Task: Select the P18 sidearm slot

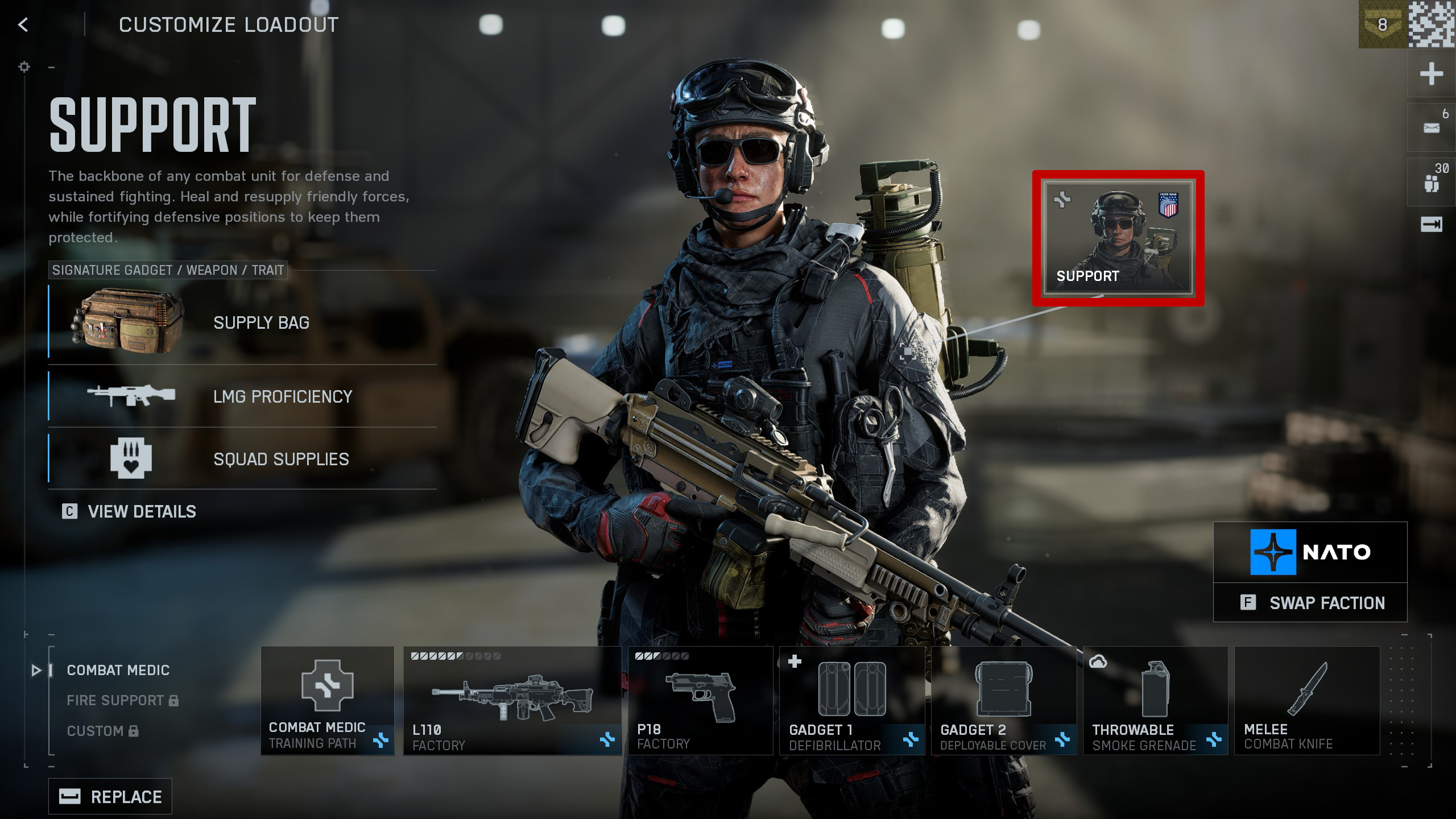Action: tap(700, 701)
